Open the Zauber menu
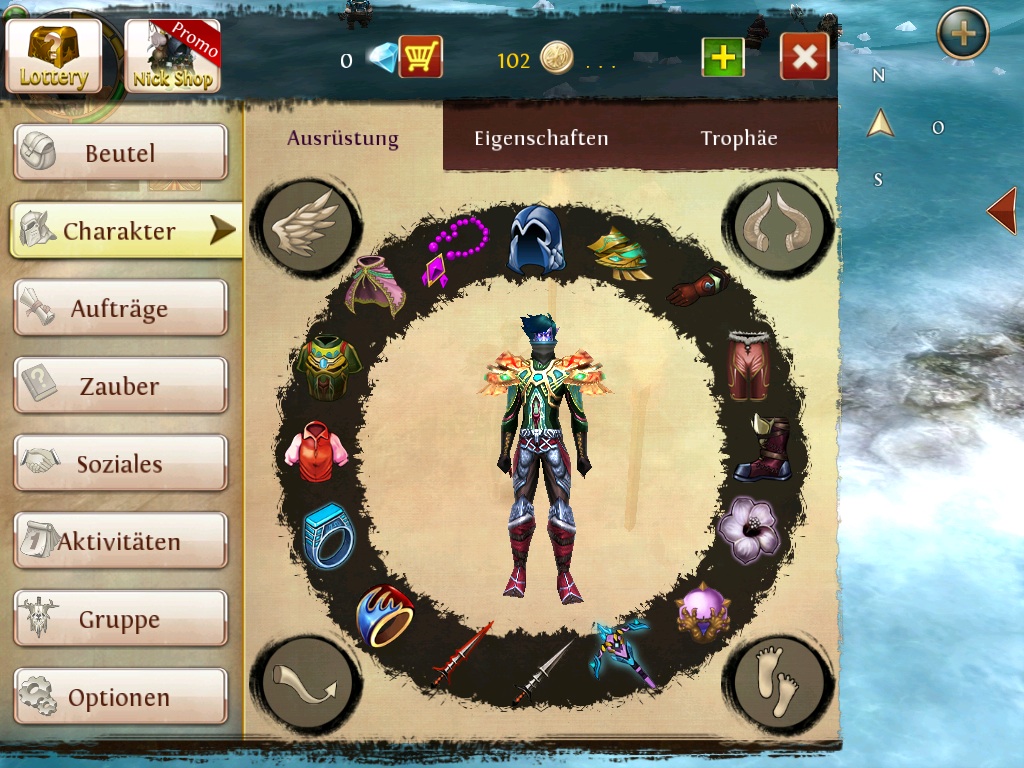The image size is (1024, 768). pyautogui.click(x=120, y=386)
